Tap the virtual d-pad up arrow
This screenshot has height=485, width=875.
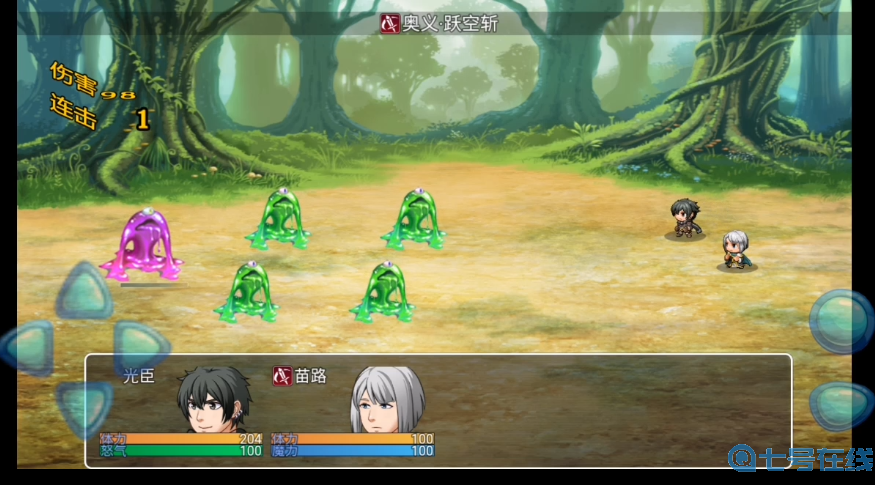click(x=83, y=294)
